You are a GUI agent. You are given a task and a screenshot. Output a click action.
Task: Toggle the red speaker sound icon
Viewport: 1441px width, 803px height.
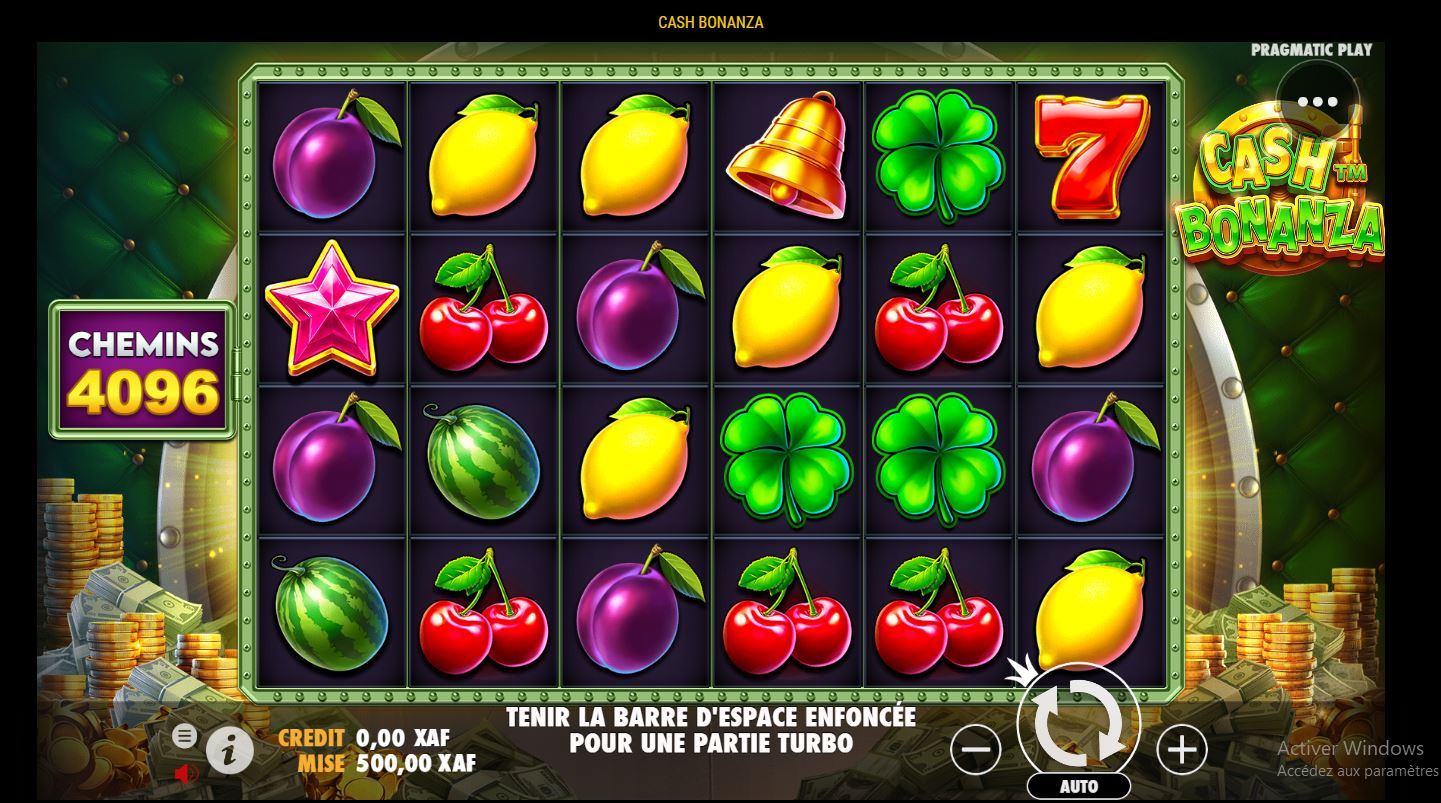186,773
